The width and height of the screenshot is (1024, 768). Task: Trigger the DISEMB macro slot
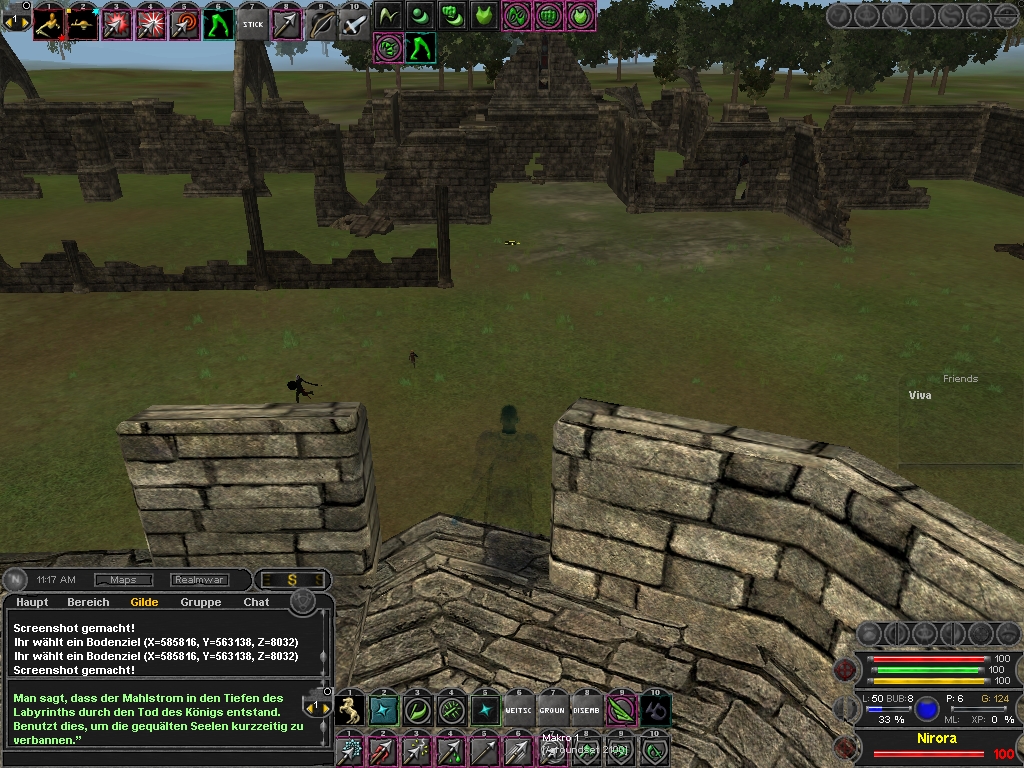586,710
